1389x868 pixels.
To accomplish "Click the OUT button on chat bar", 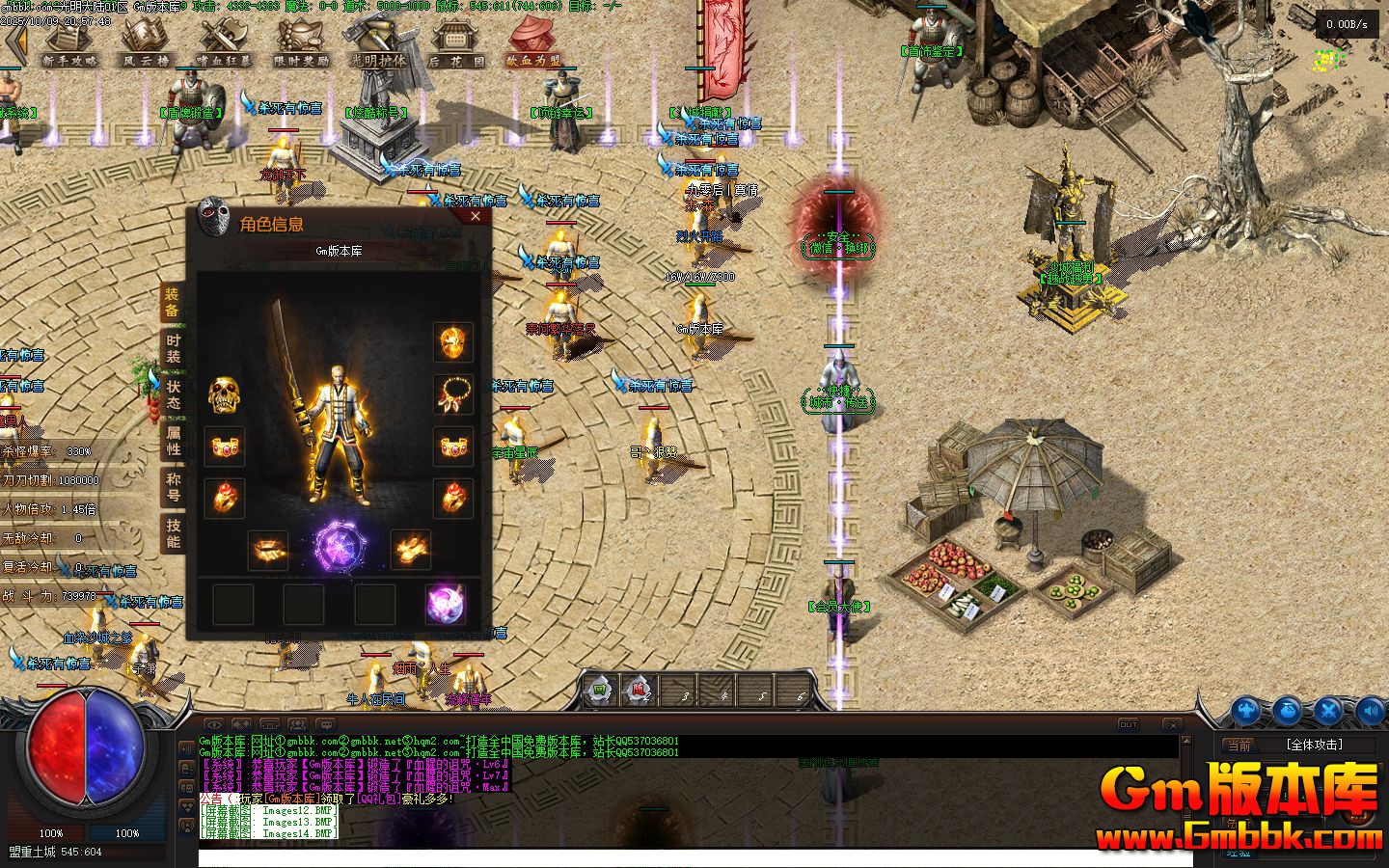I will click(x=1128, y=724).
